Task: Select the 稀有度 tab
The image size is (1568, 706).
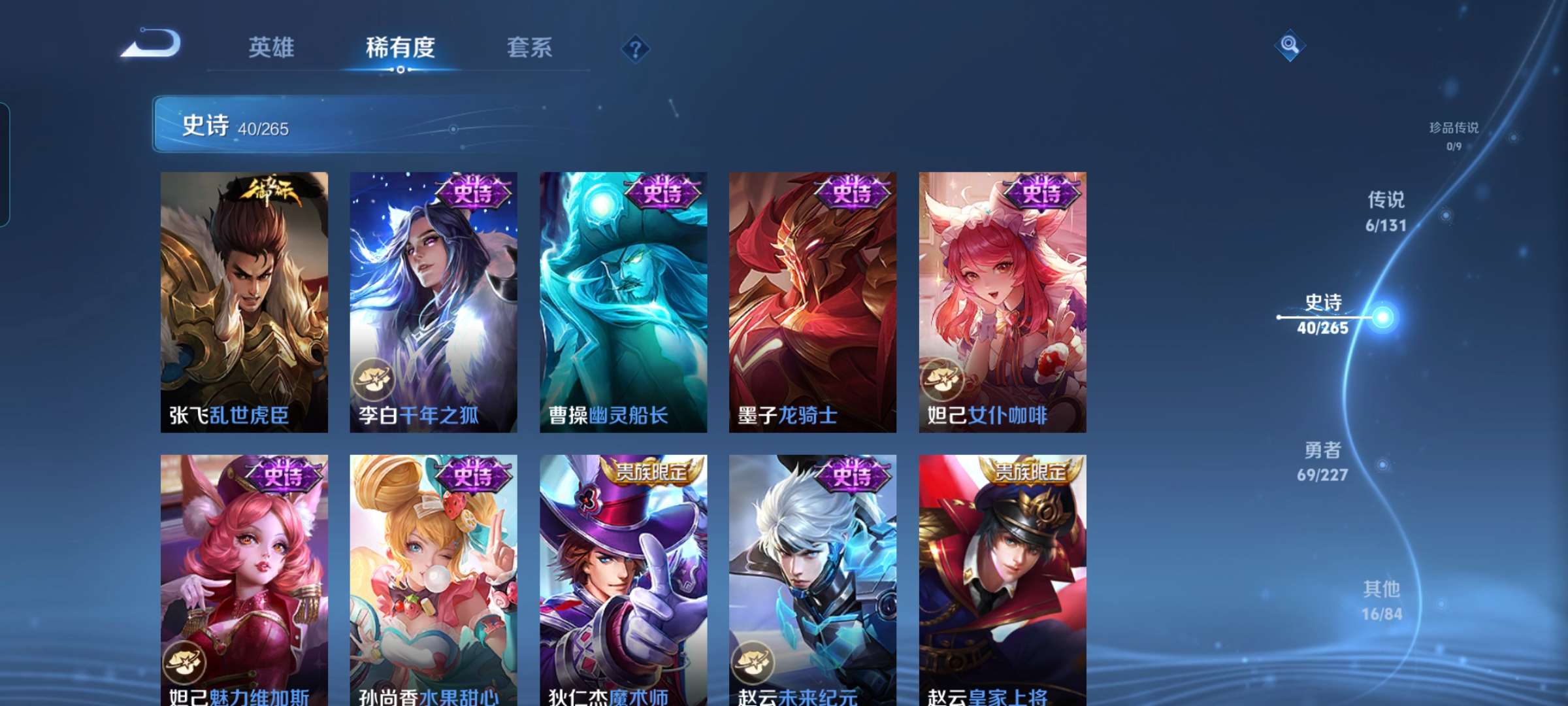Action: pos(400,47)
